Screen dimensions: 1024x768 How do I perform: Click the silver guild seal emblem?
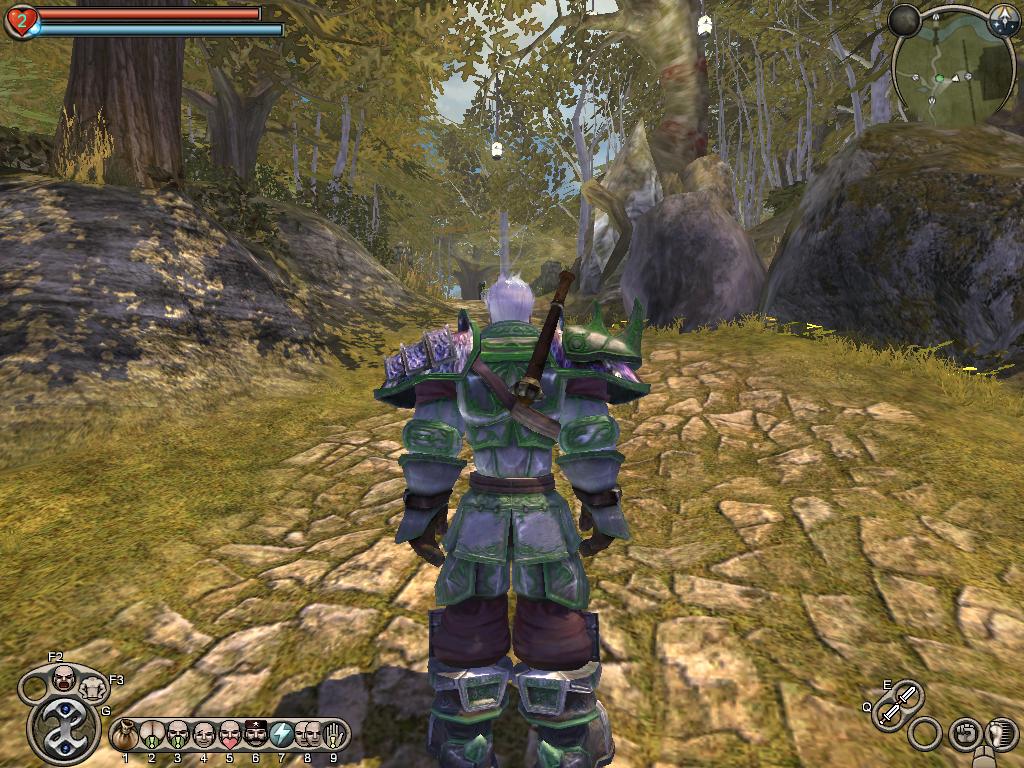click(65, 729)
